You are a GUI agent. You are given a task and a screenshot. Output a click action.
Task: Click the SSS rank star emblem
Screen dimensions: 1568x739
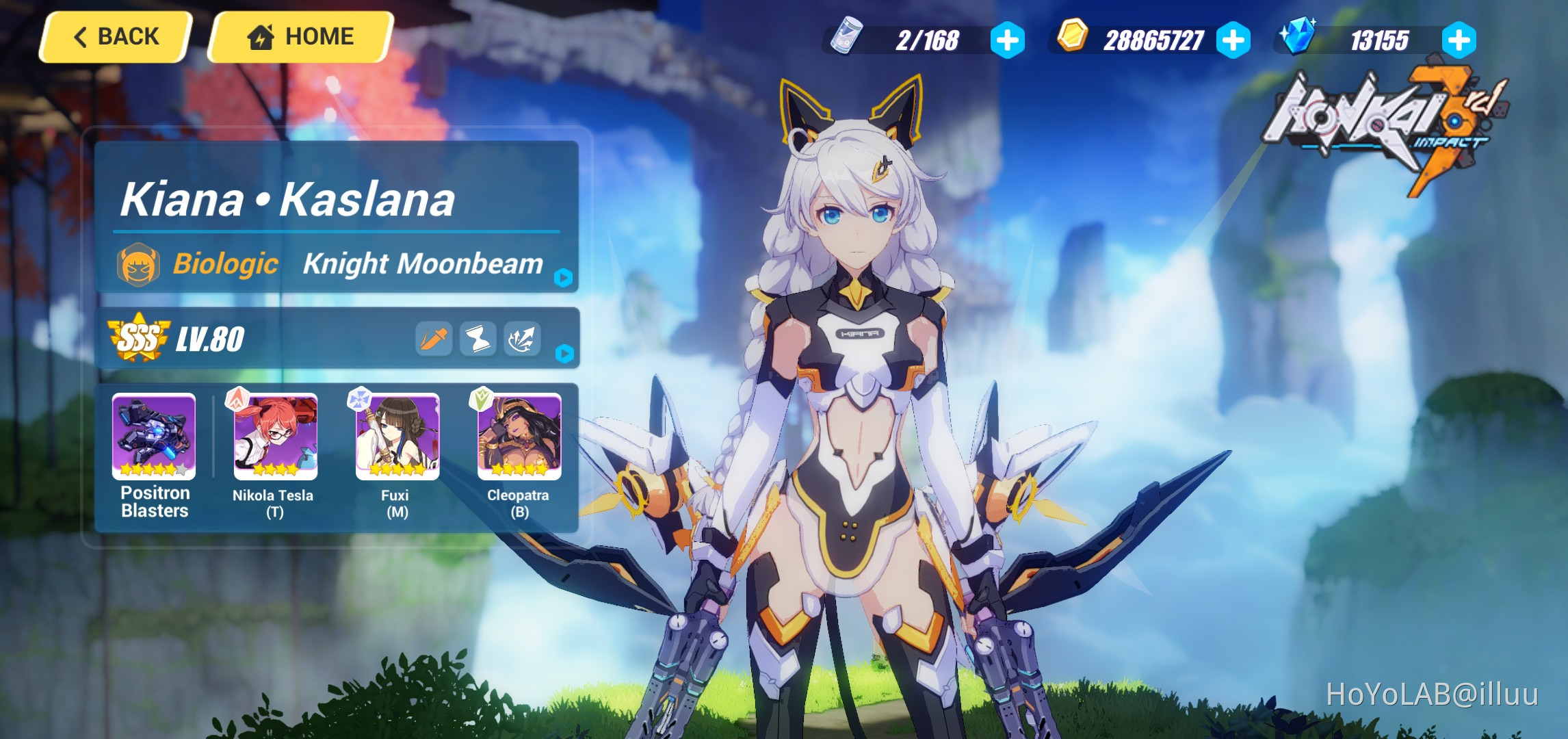pyautogui.click(x=138, y=335)
